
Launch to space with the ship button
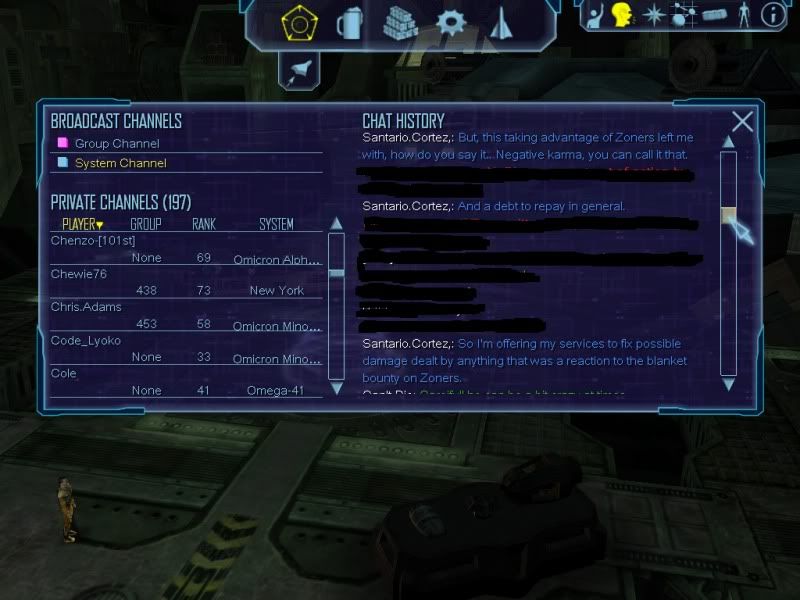298,68
